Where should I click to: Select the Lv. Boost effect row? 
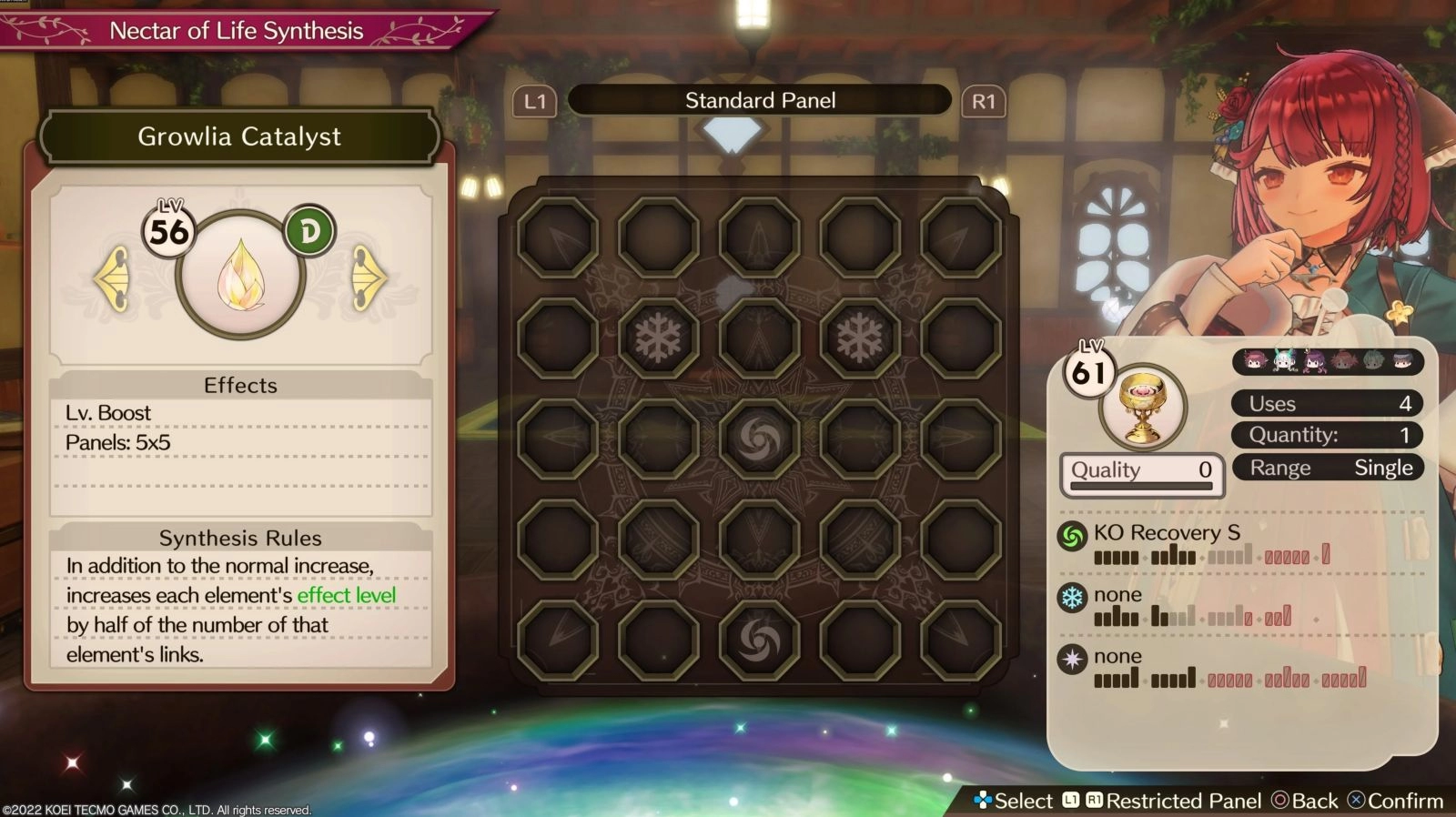(240, 413)
